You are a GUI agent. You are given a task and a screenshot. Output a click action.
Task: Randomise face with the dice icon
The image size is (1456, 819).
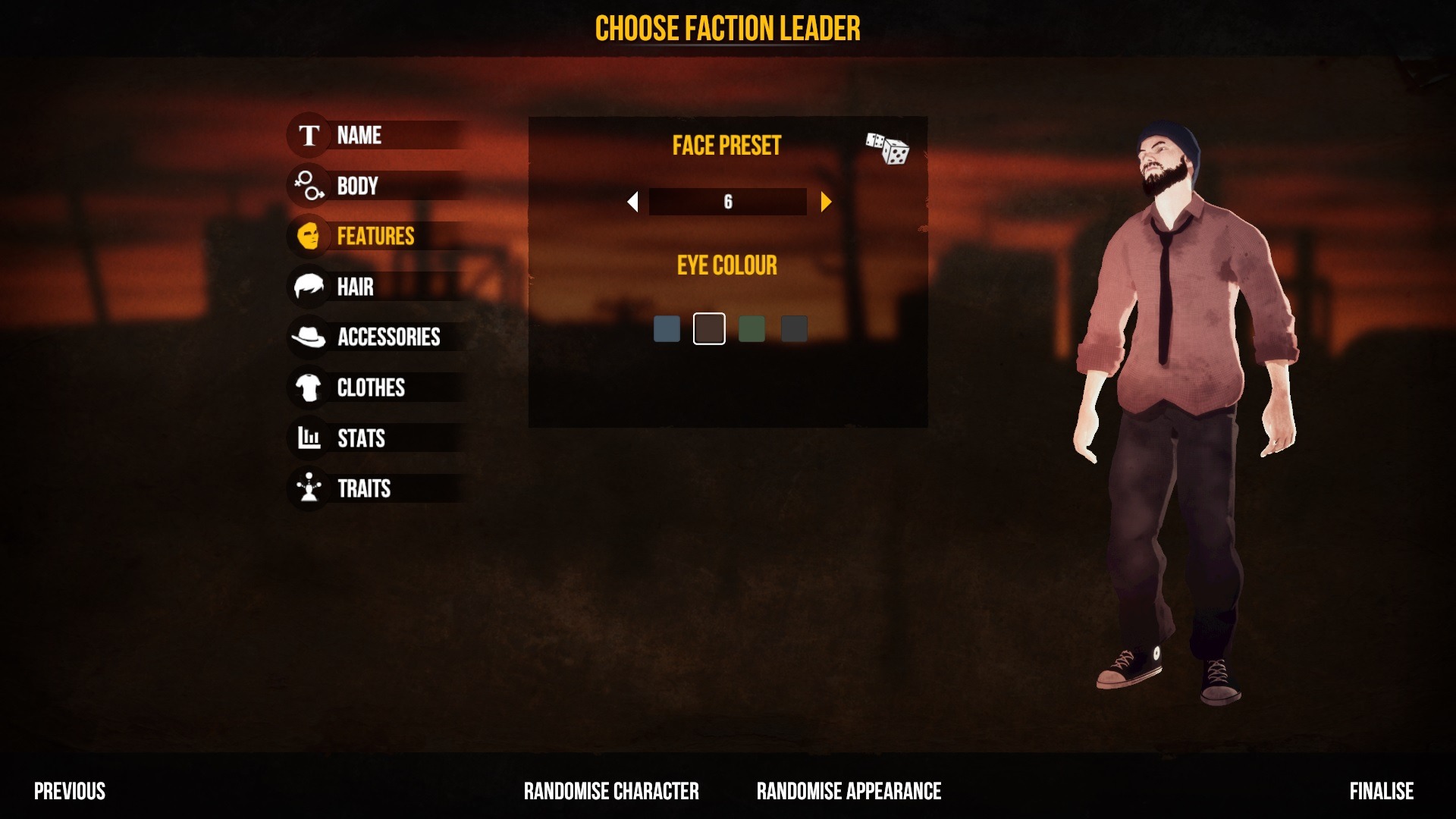887,149
